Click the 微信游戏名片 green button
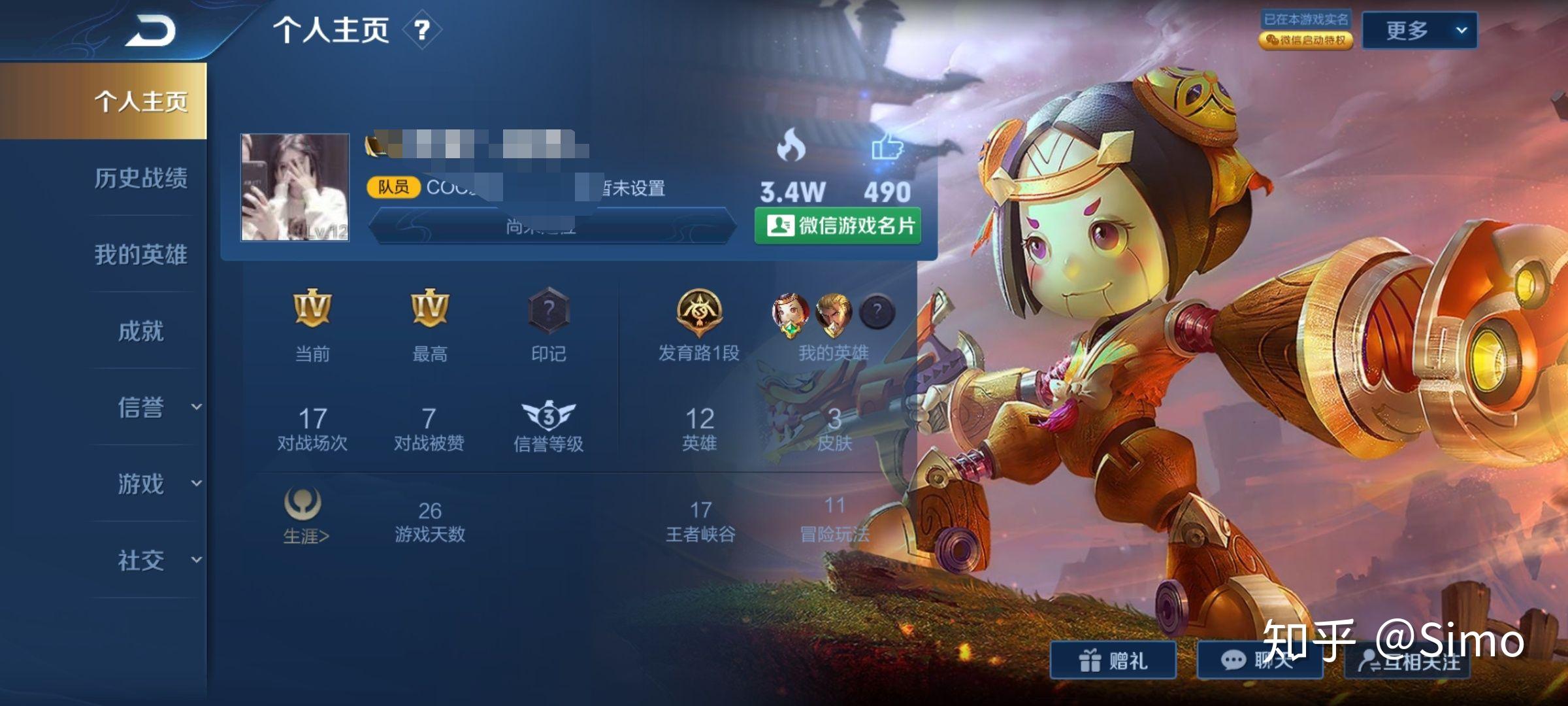Image resolution: width=1568 pixels, height=706 pixels. click(838, 226)
